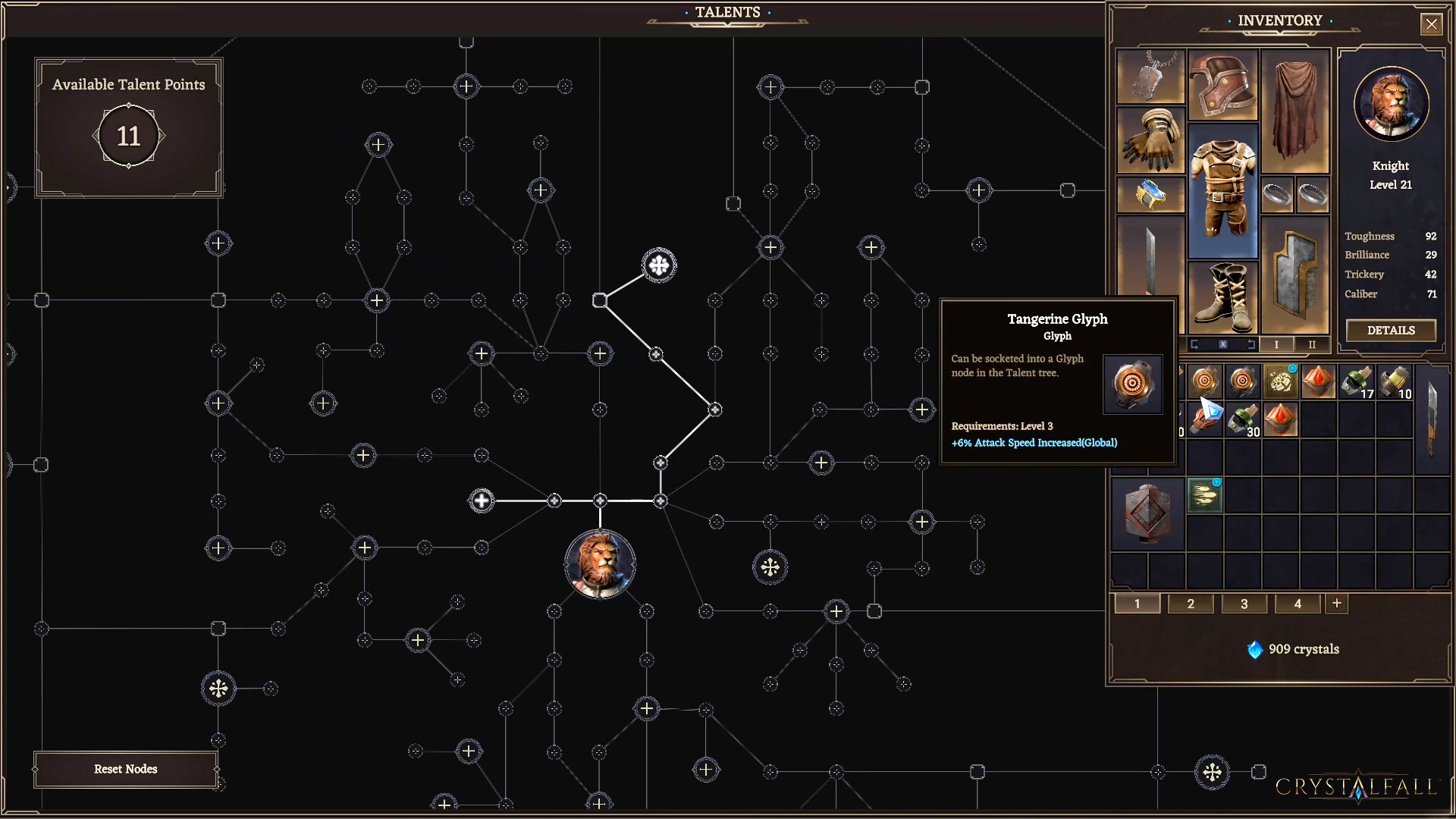Select the equipped gloves
This screenshot has width=1456, height=819.
1150,140
